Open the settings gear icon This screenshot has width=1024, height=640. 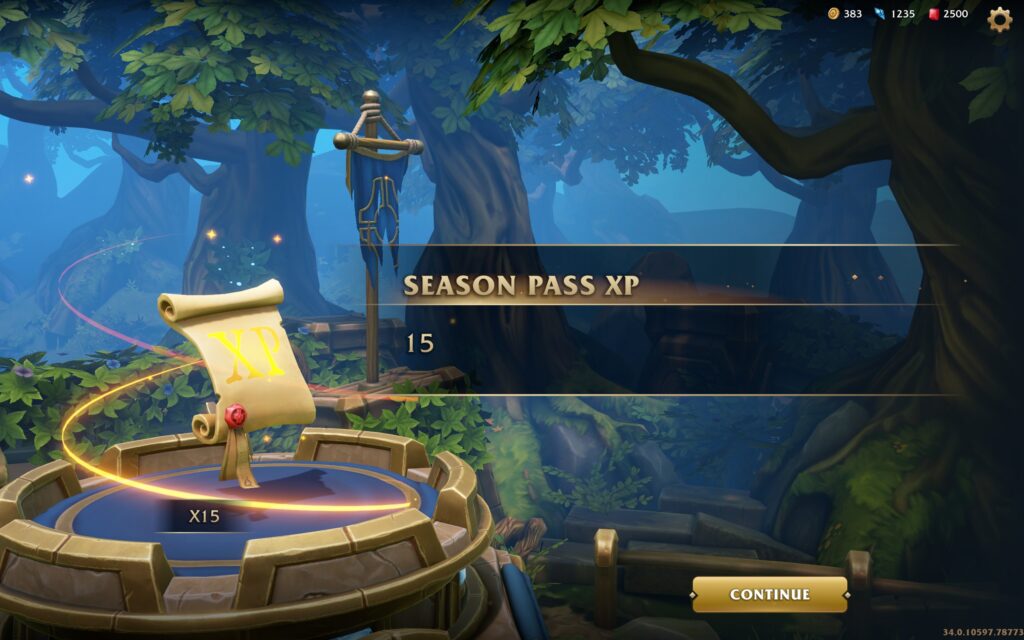(x=999, y=19)
